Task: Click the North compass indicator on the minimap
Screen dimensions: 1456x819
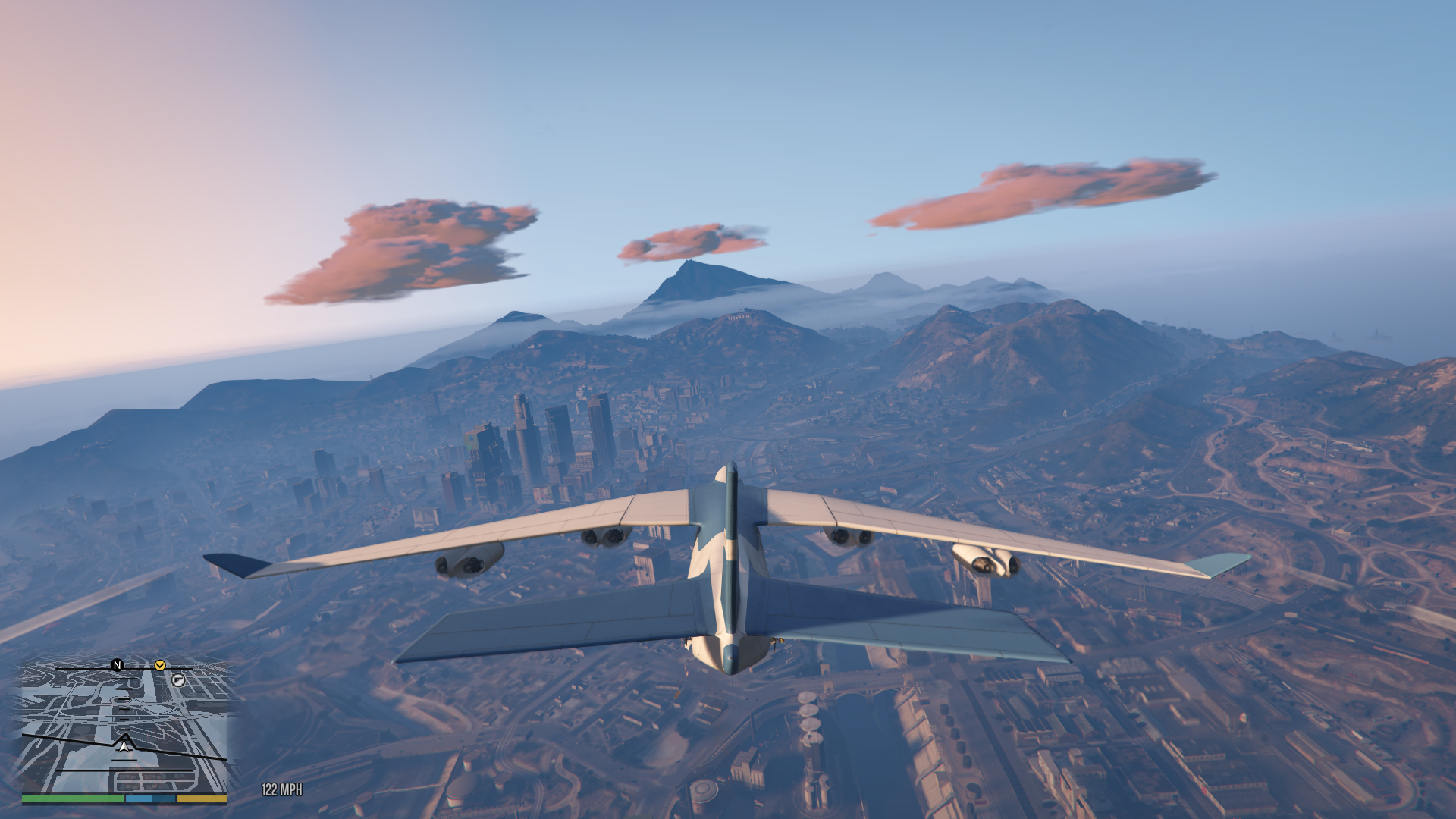Action: click(x=117, y=667)
